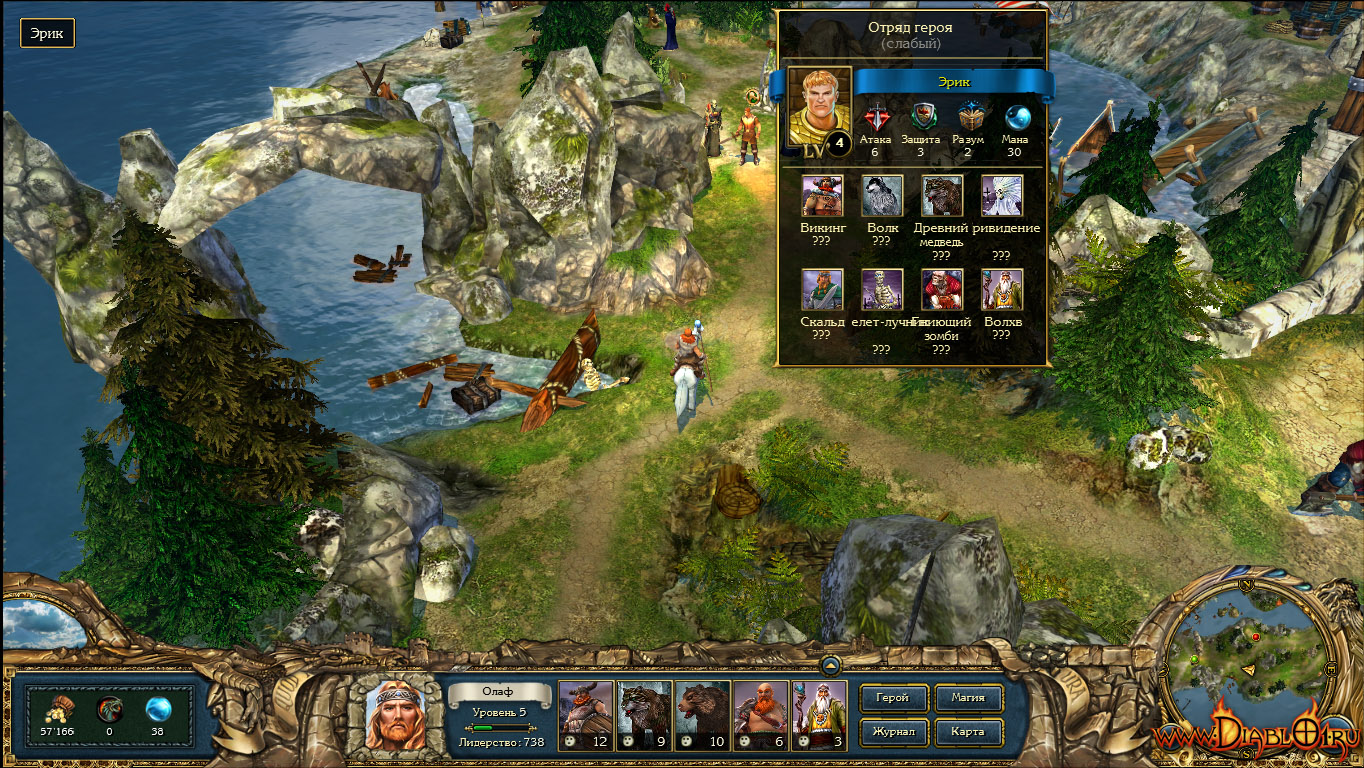Open the Магия spellbook
Screen dimensions: 1364x768
click(967, 698)
